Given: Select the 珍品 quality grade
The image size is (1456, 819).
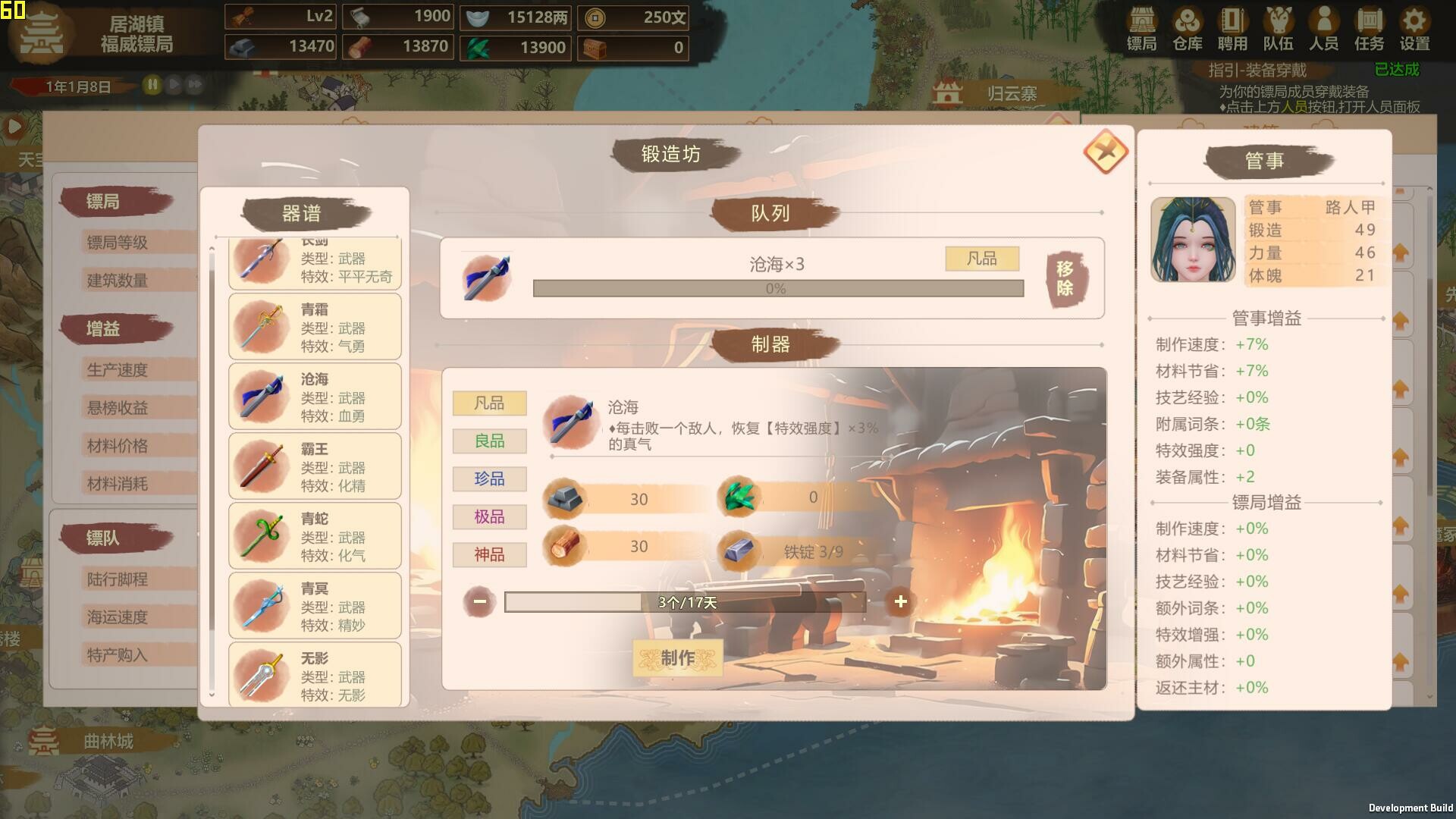Looking at the screenshot, I should [x=489, y=479].
